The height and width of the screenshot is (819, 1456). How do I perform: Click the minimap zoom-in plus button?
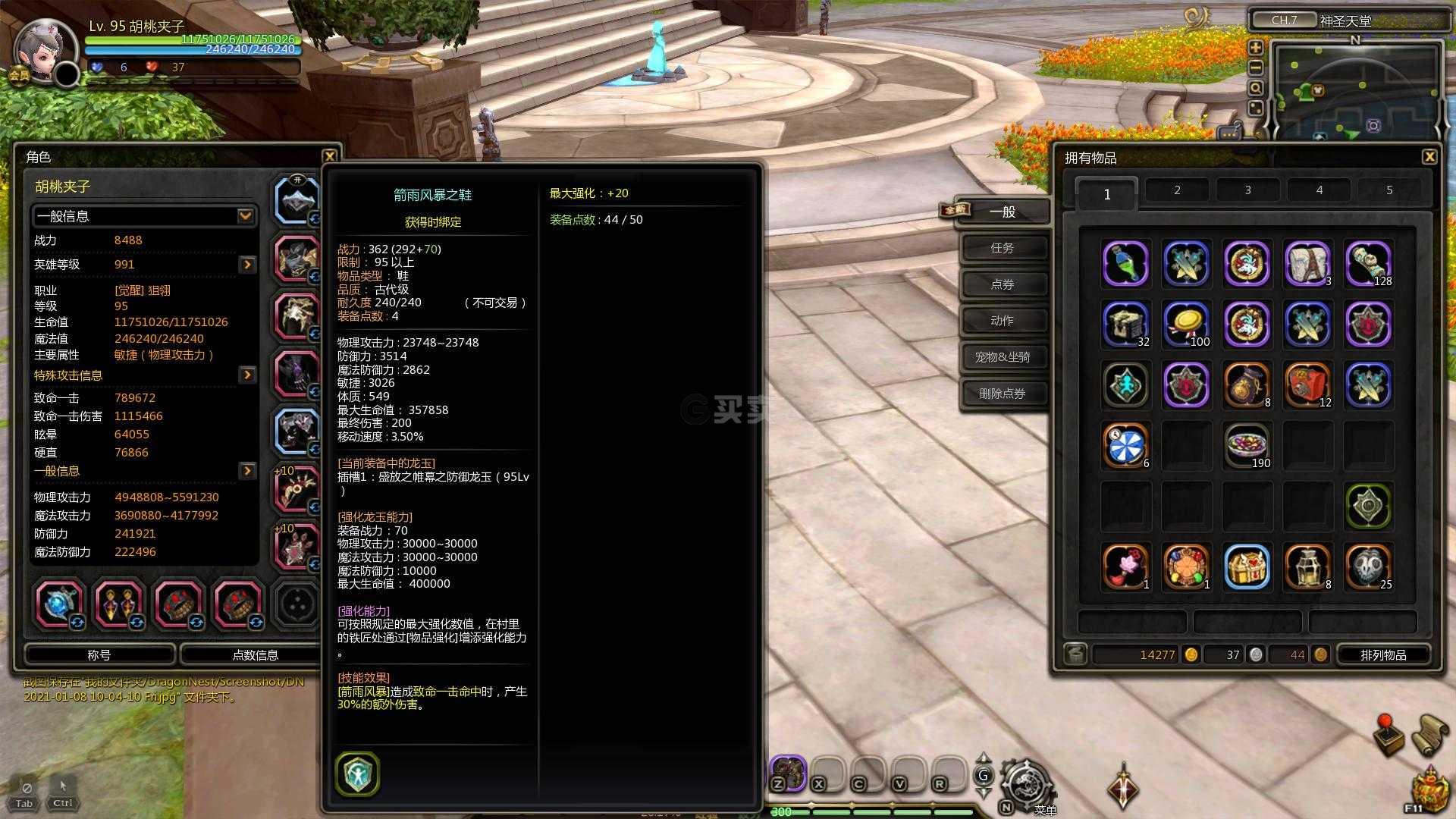(1256, 48)
